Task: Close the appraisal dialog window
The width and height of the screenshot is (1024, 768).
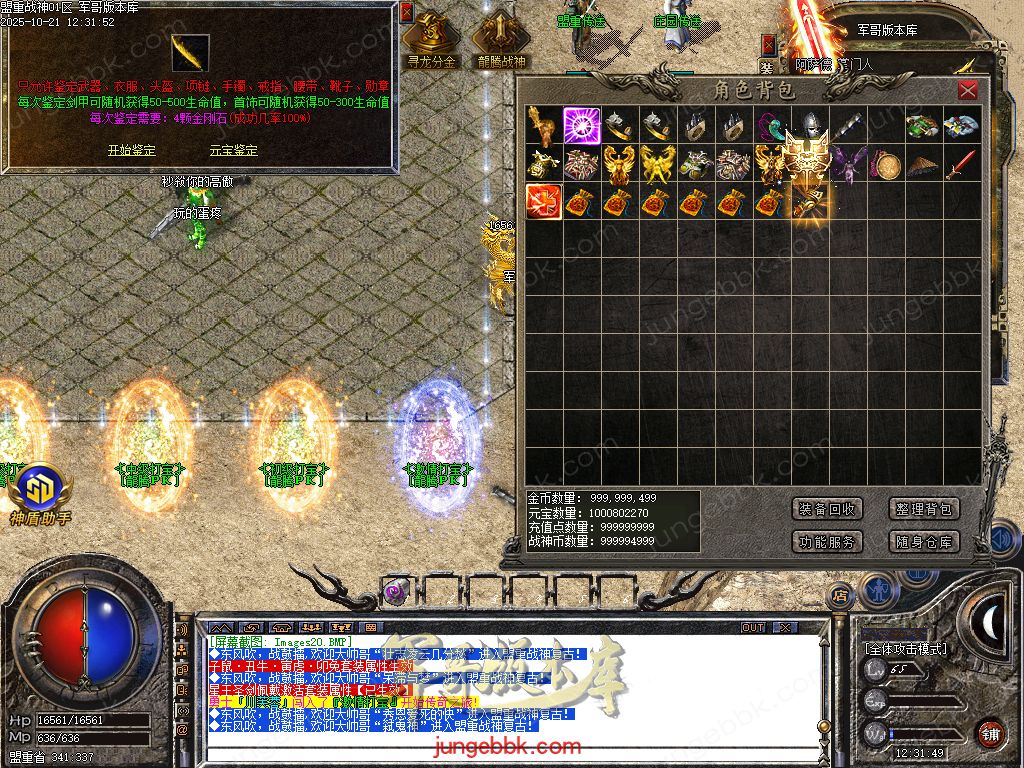Action: (406, 13)
